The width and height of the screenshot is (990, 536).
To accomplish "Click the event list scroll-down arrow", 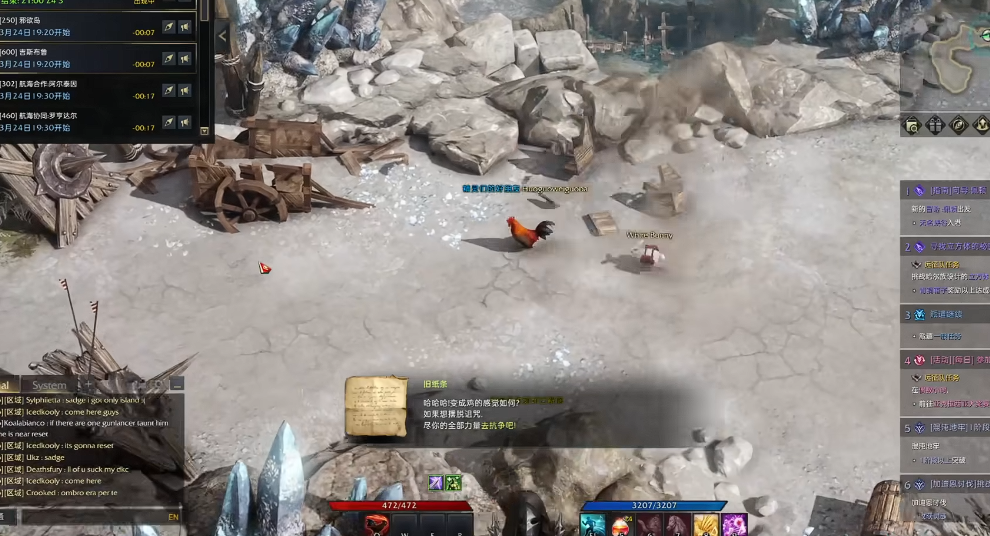I will click(205, 131).
